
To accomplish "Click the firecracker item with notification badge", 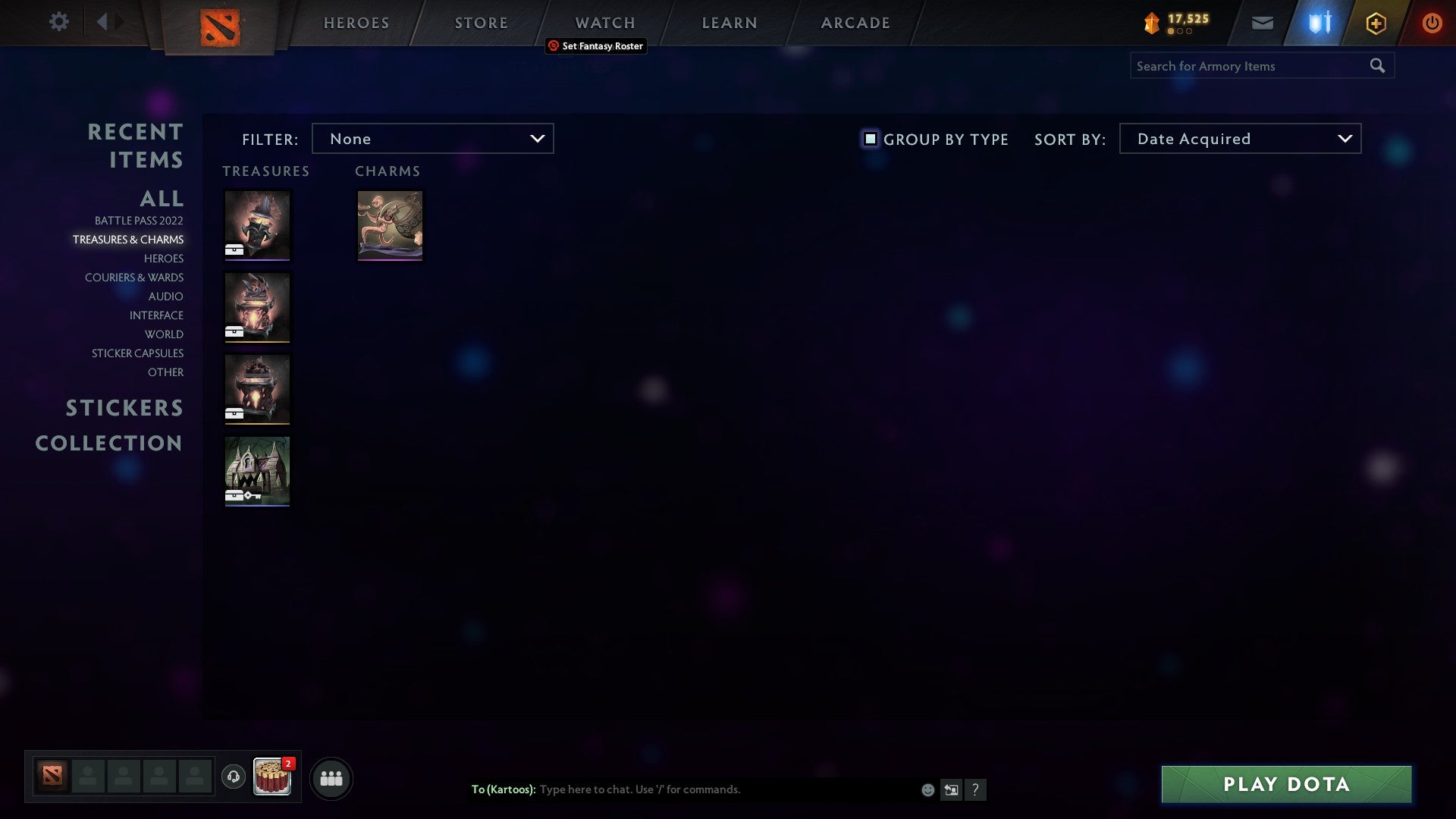I will [271, 777].
